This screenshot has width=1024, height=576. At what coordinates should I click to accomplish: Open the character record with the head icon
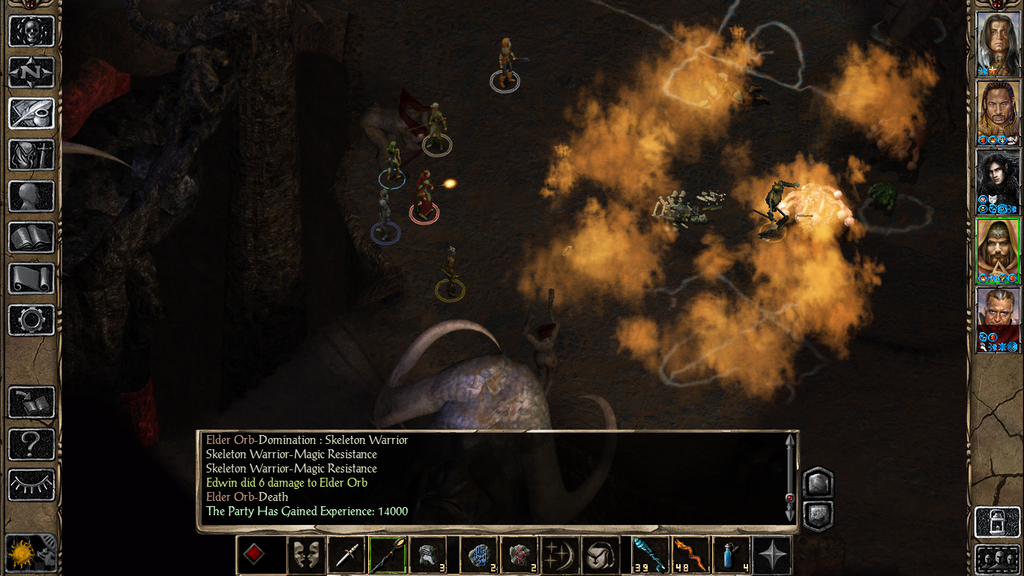pos(31,196)
